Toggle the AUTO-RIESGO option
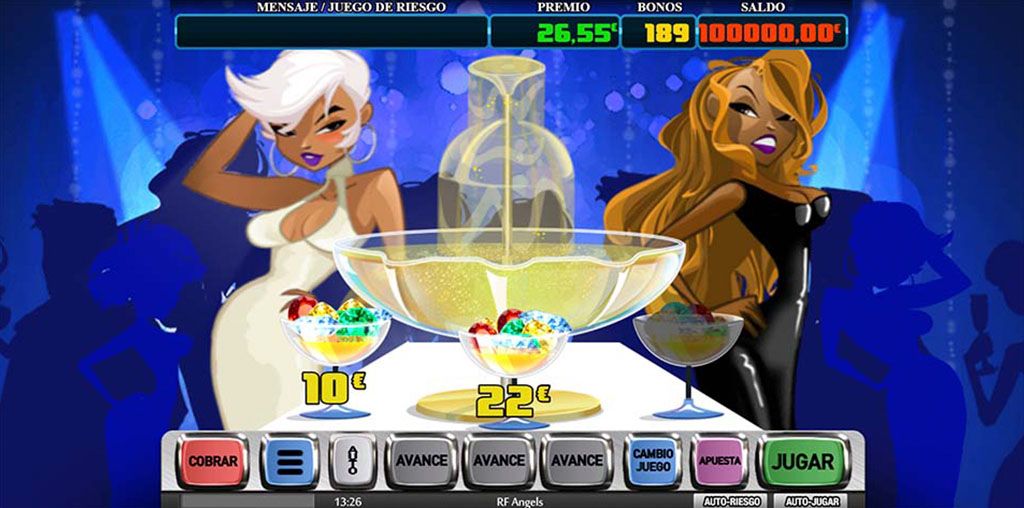The width and height of the screenshot is (1024, 508). (731, 501)
